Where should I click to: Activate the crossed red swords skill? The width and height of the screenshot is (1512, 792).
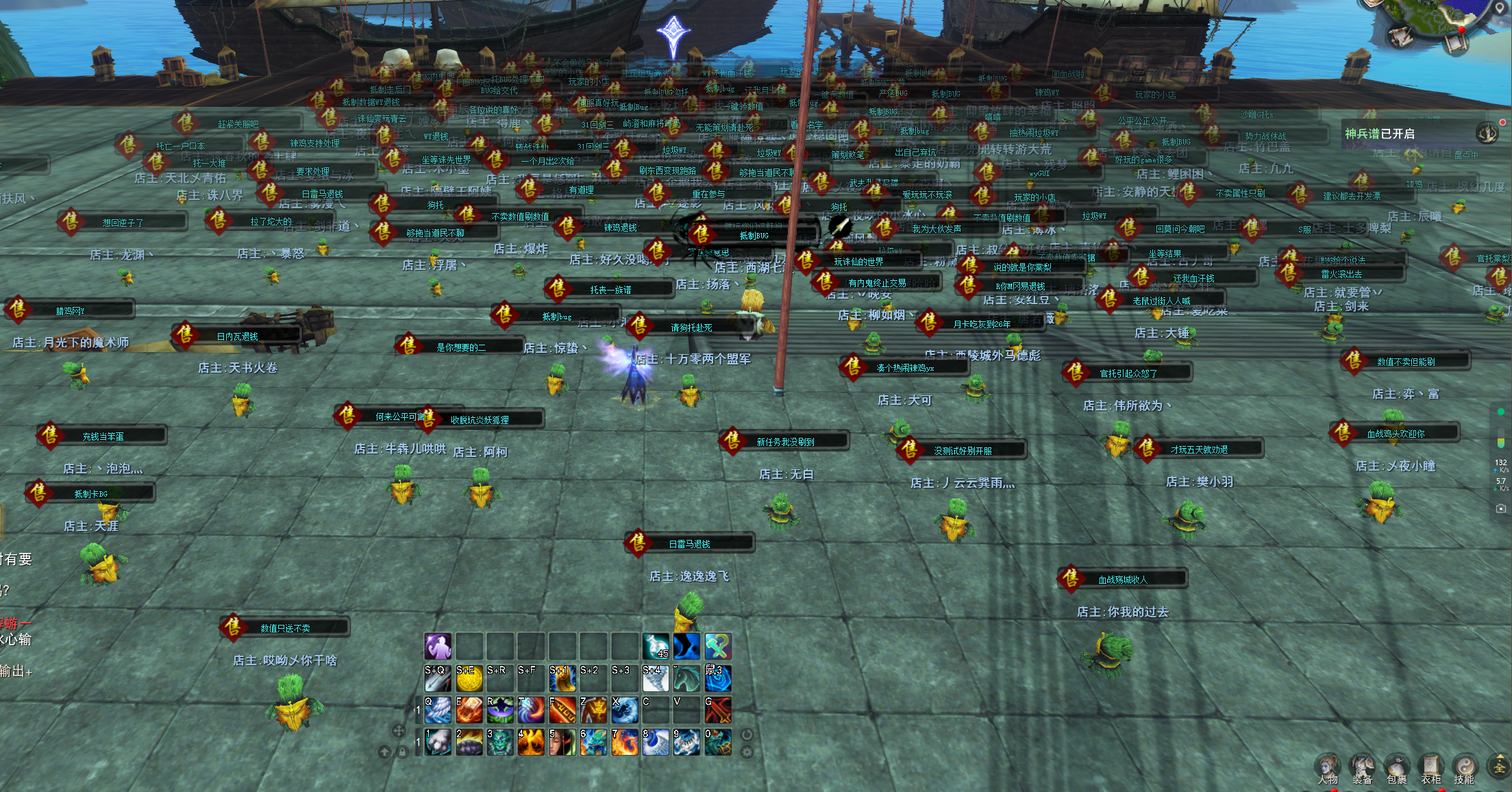point(718,710)
